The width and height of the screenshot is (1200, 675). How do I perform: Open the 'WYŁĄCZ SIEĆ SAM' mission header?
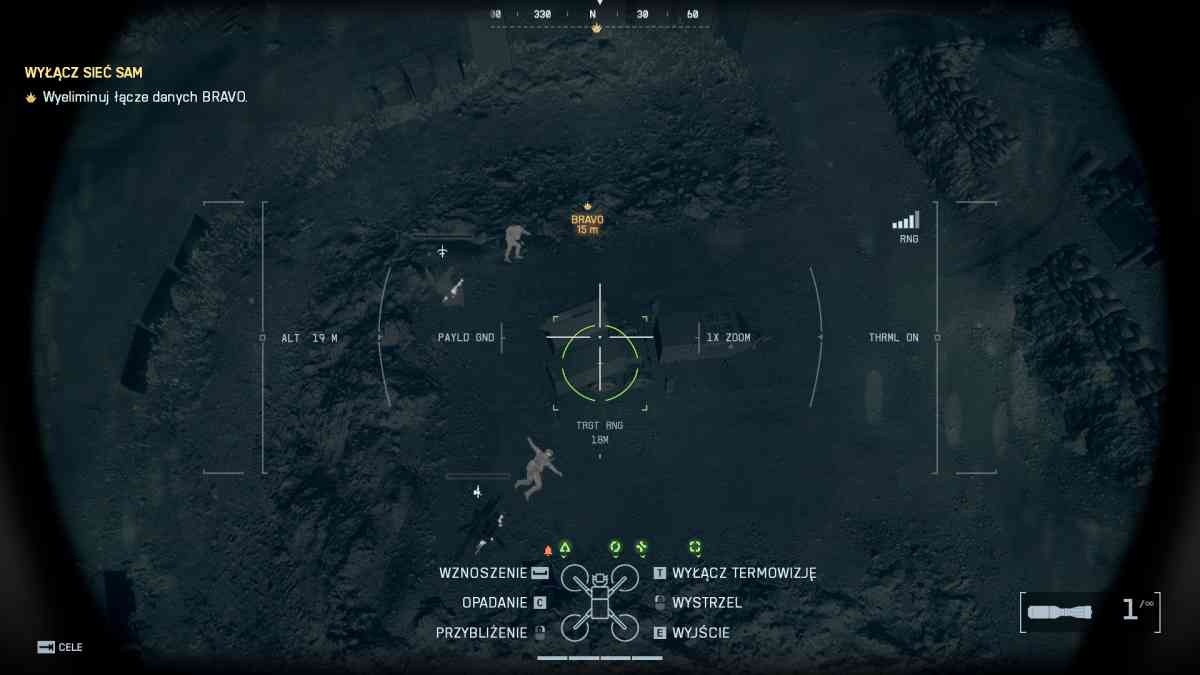84,73
